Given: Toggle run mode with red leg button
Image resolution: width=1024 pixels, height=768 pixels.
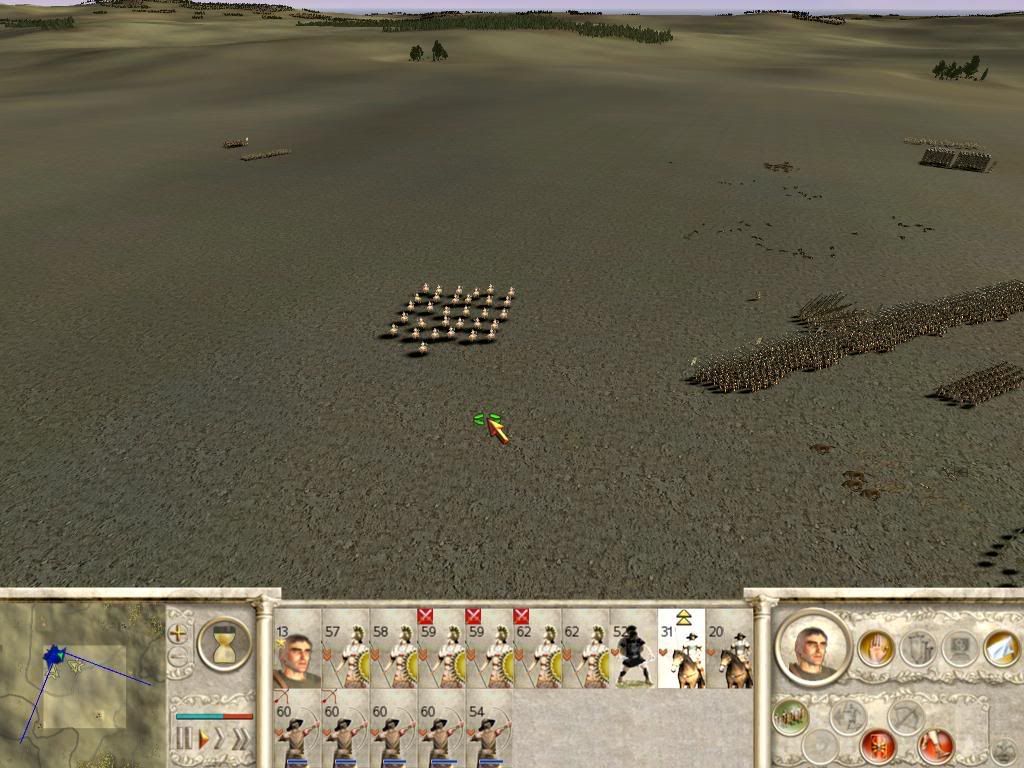Looking at the screenshot, I should [x=935, y=745].
